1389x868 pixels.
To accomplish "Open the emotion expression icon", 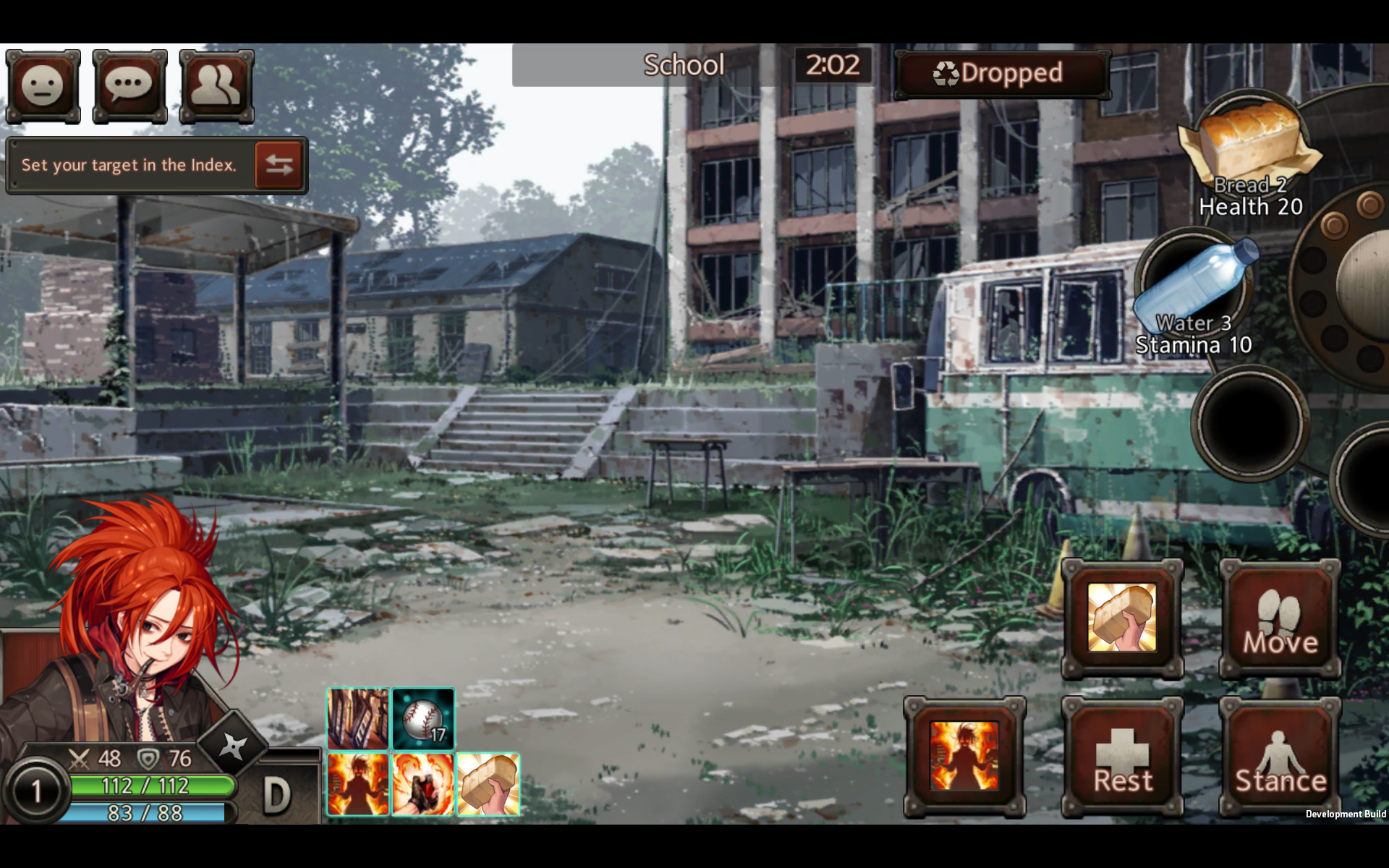I will (43, 86).
